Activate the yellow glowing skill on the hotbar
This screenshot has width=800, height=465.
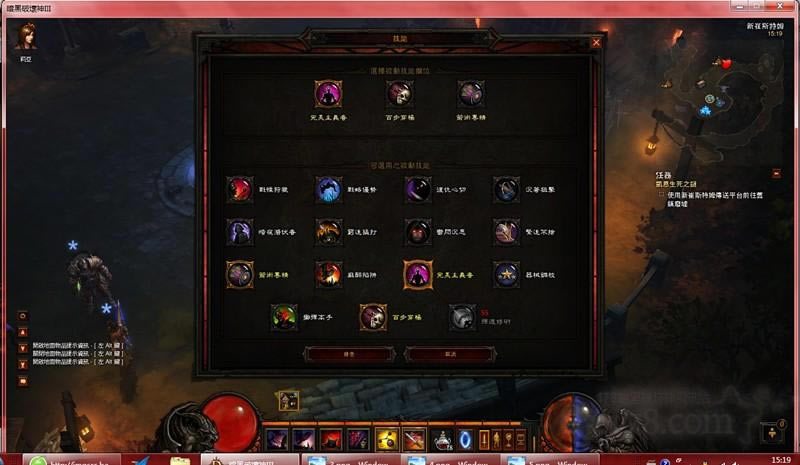click(x=386, y=440)
